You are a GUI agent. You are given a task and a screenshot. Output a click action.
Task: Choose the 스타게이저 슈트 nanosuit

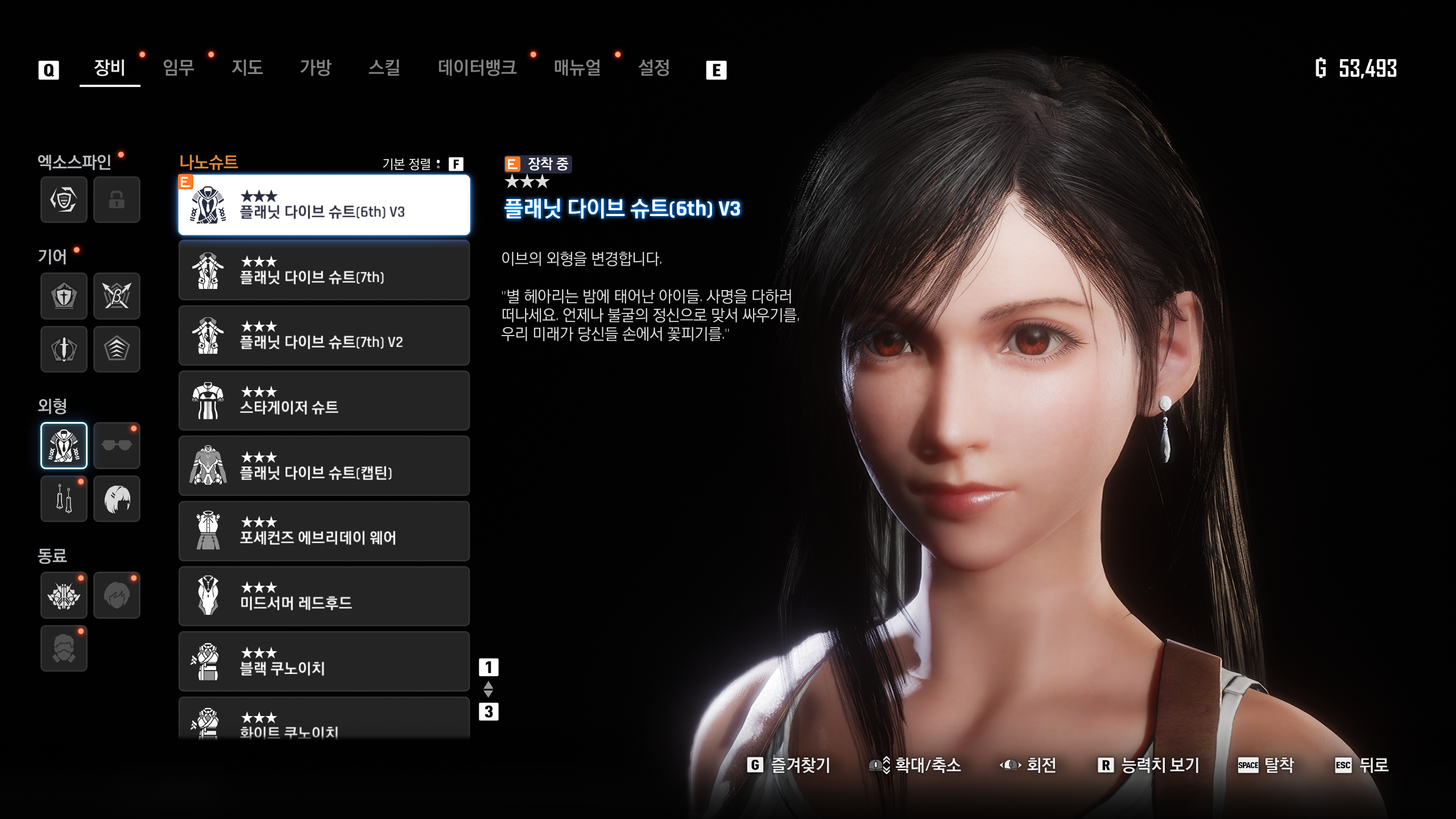pos(324,401)
